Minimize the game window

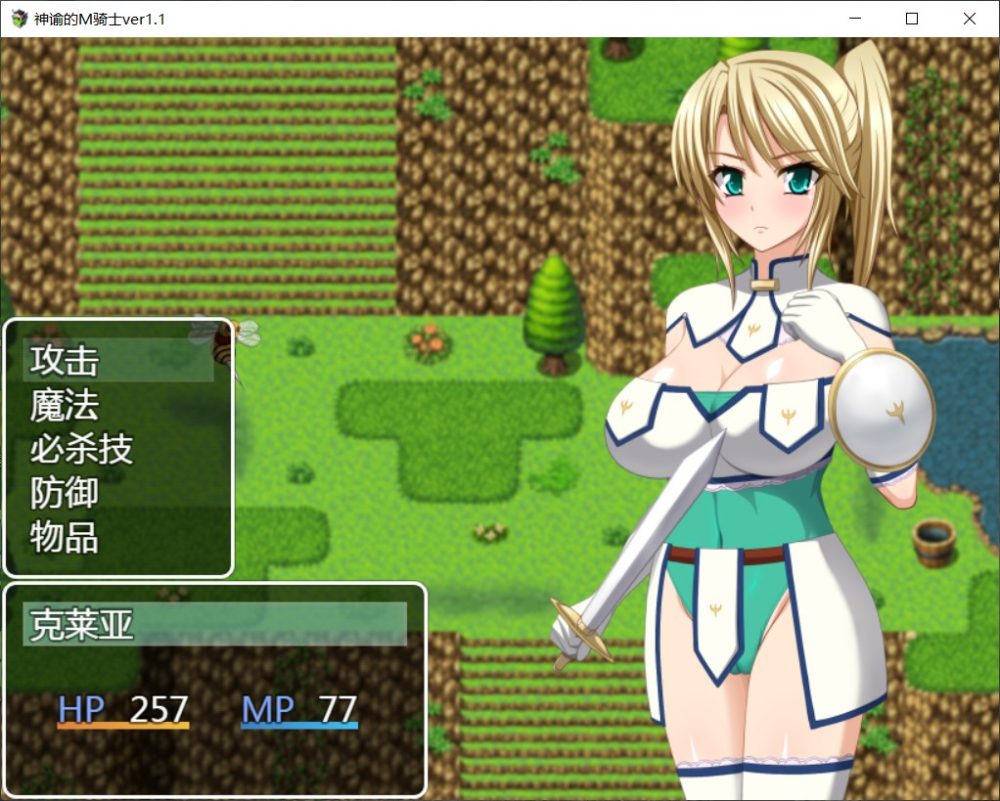854,18
